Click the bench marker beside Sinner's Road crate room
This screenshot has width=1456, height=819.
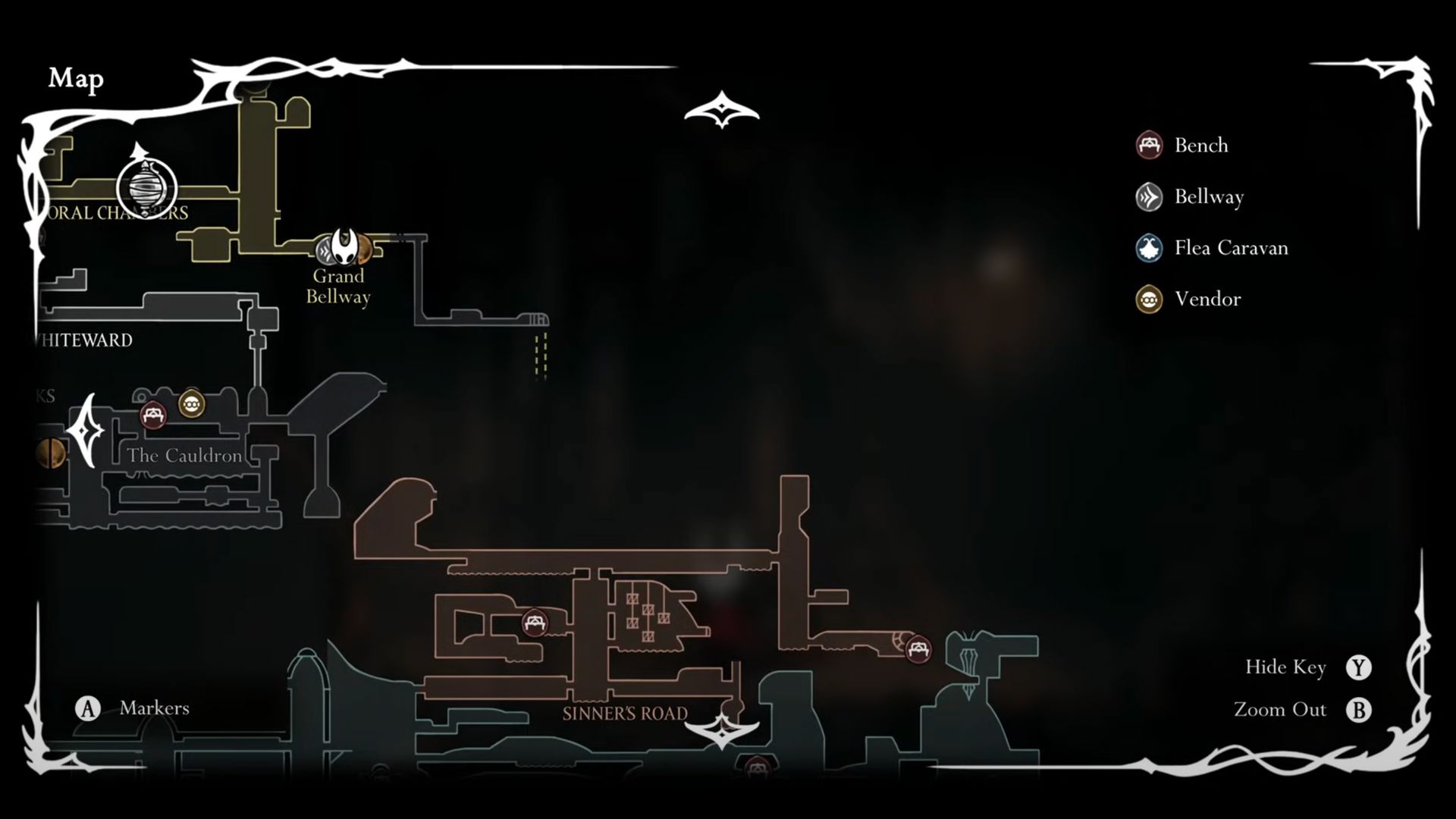(x=535, y=623)
